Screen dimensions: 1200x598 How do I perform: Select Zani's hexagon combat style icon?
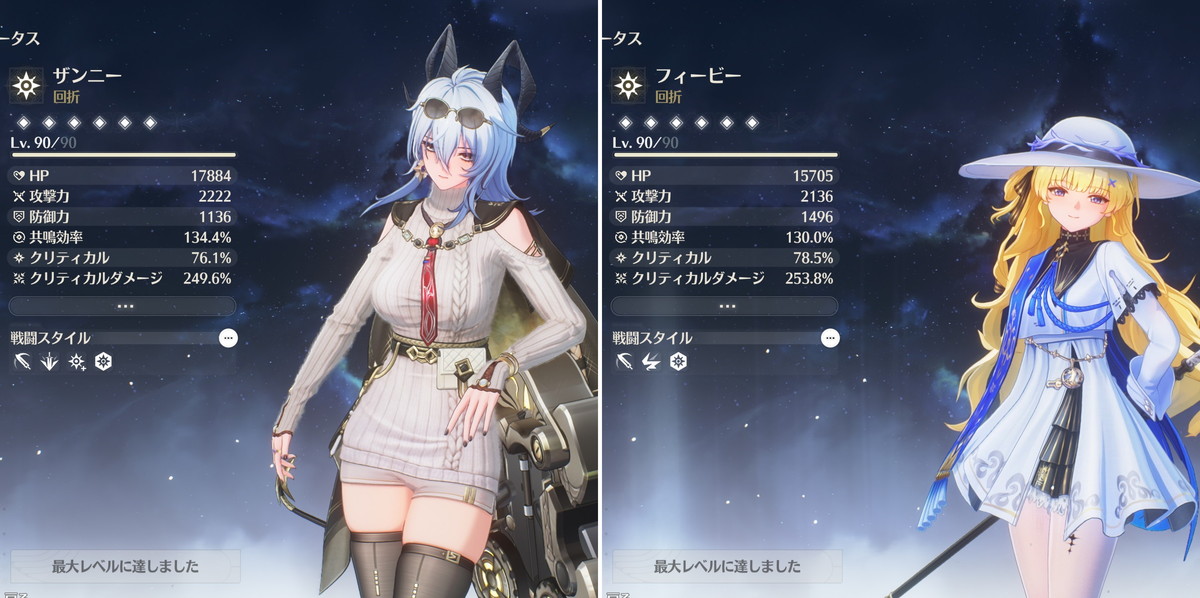(102, 361)
